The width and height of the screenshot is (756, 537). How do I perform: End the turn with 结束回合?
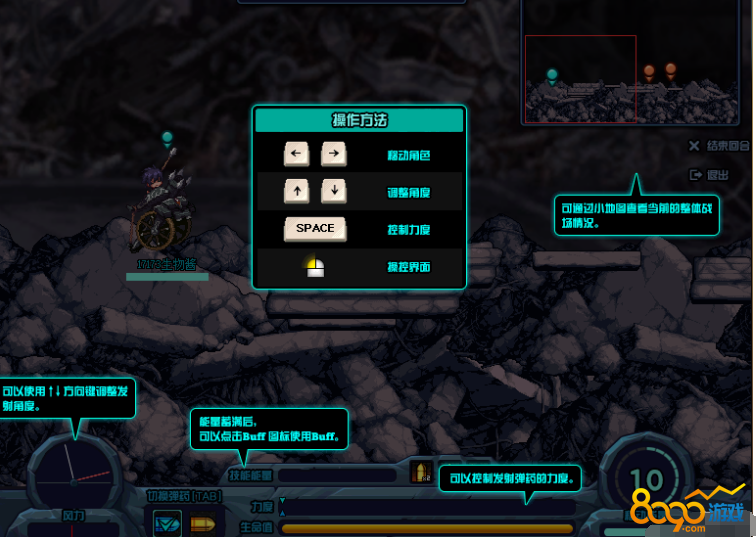click(720, 146)
